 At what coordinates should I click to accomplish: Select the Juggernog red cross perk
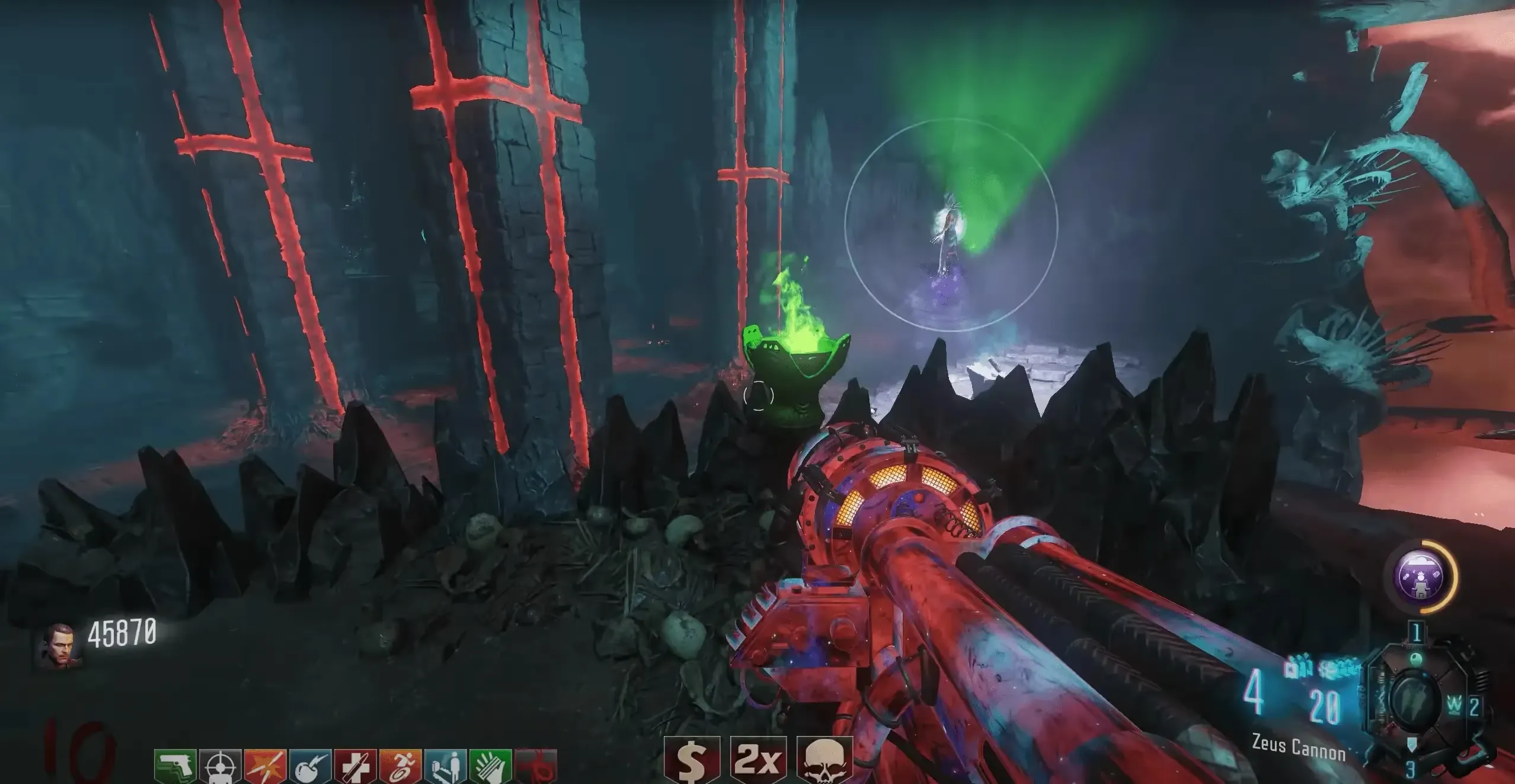(355, 767)
